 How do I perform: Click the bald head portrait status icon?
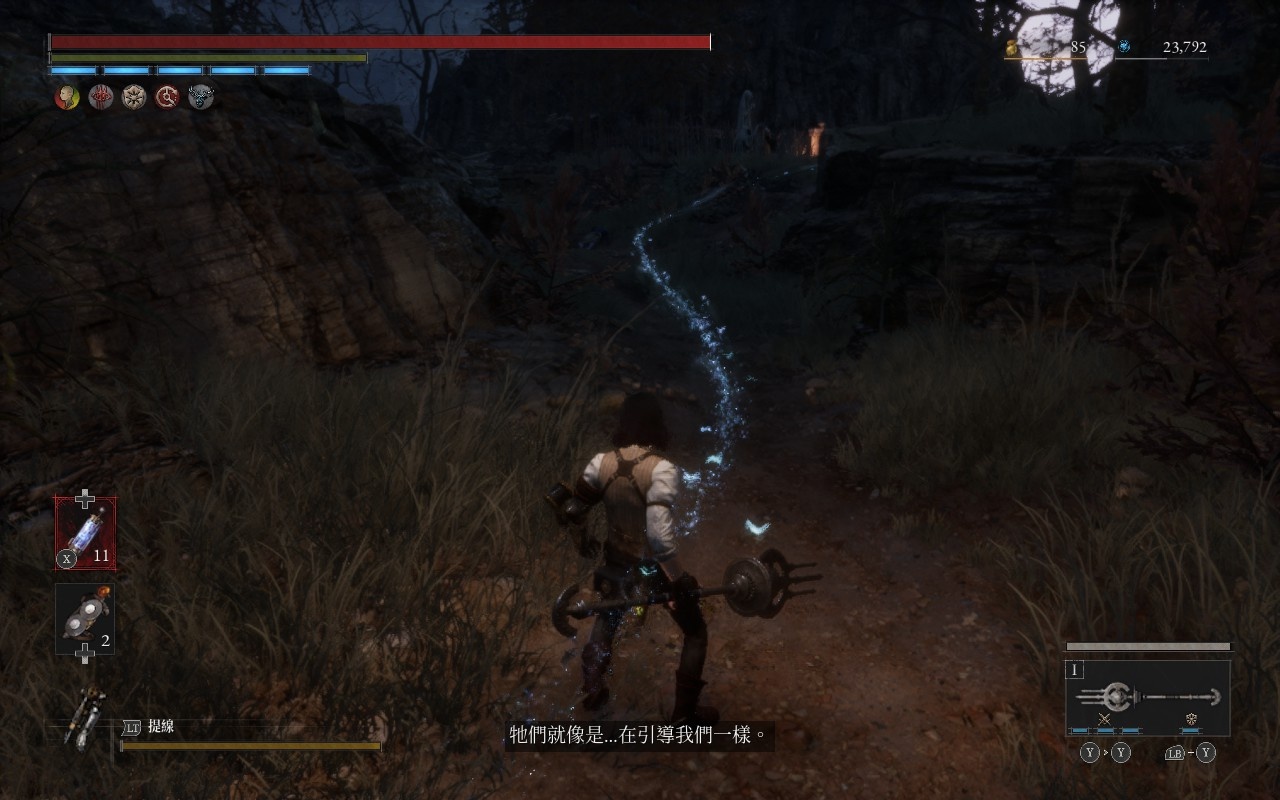[x=67, y=97]
